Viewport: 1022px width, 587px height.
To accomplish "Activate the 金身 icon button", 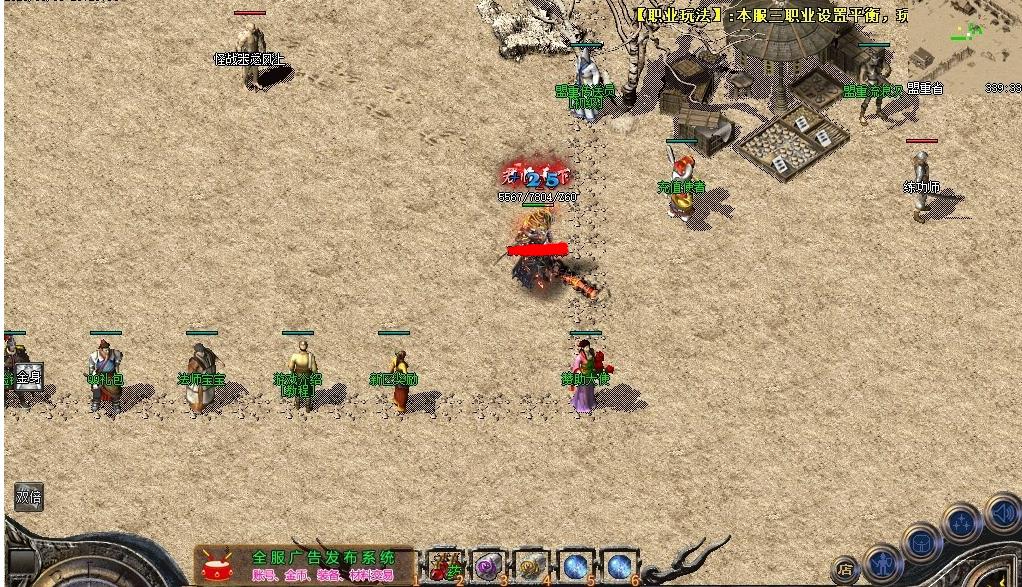I will [x=28, y=377].
